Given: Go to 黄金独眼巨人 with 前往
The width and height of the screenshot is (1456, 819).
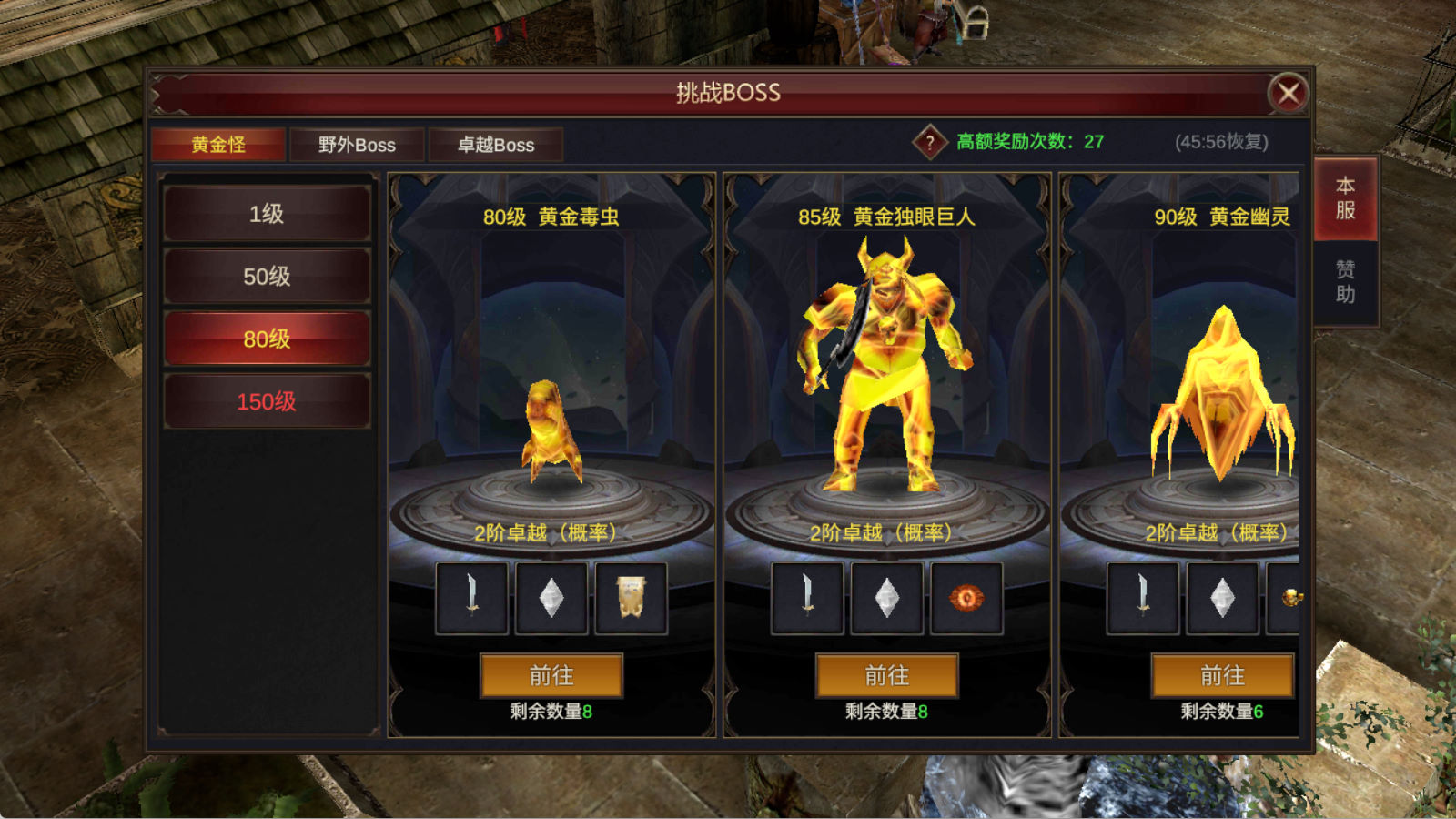Looking at the screenshot, I should point(887,675).
